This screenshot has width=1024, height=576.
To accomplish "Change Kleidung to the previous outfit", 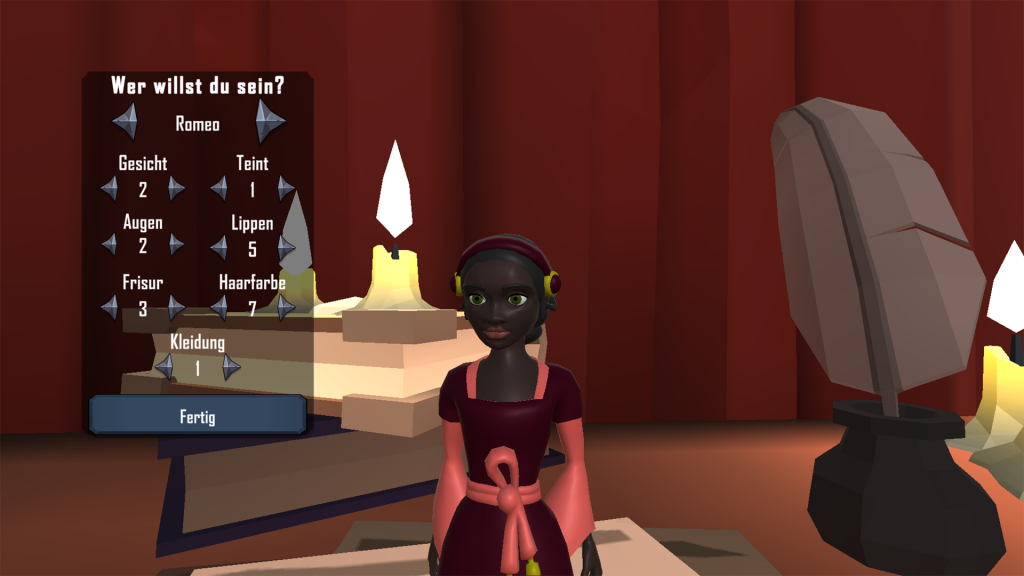I will click(165, 367).
